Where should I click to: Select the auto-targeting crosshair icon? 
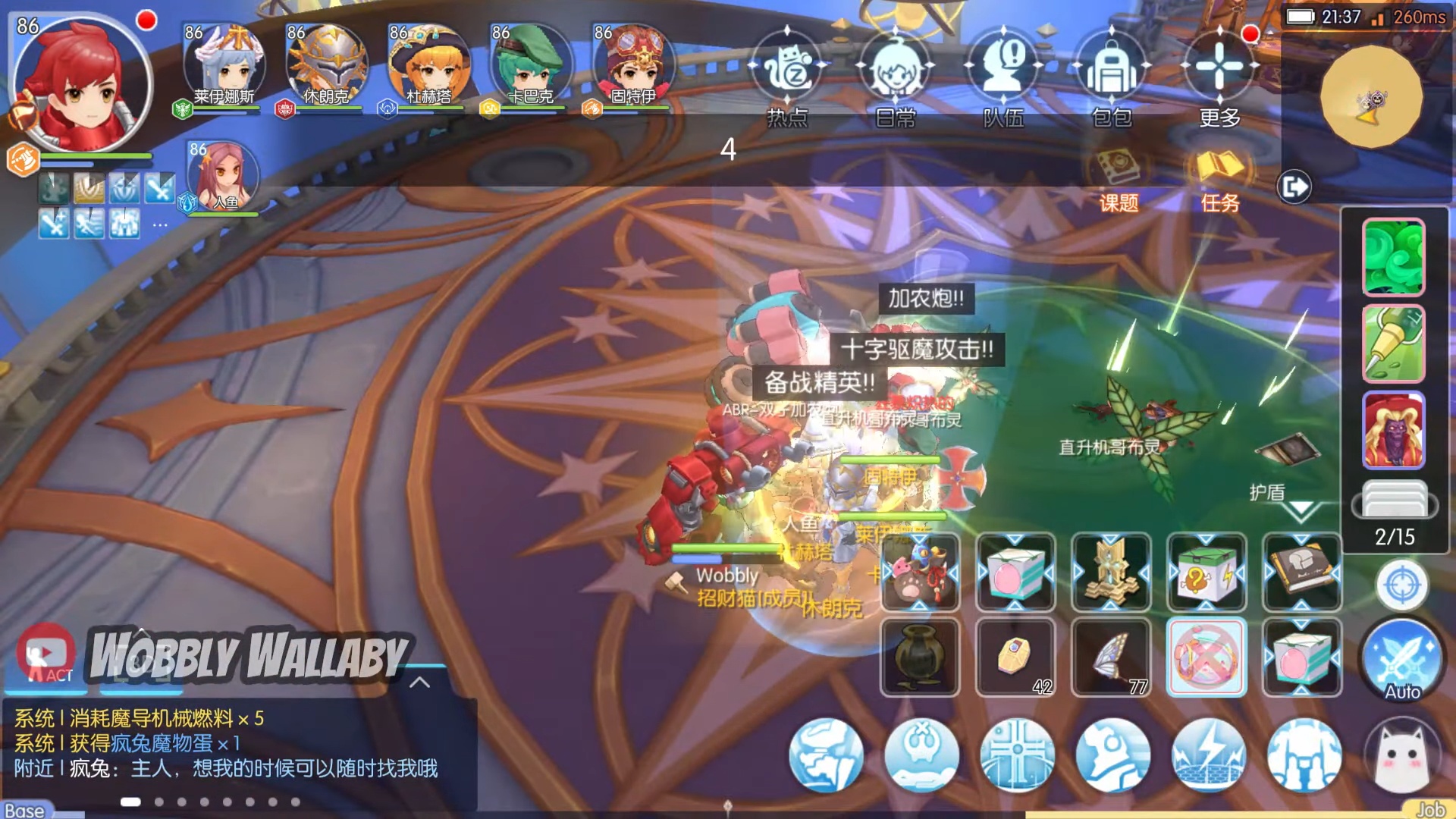(x=1402, y=585)
